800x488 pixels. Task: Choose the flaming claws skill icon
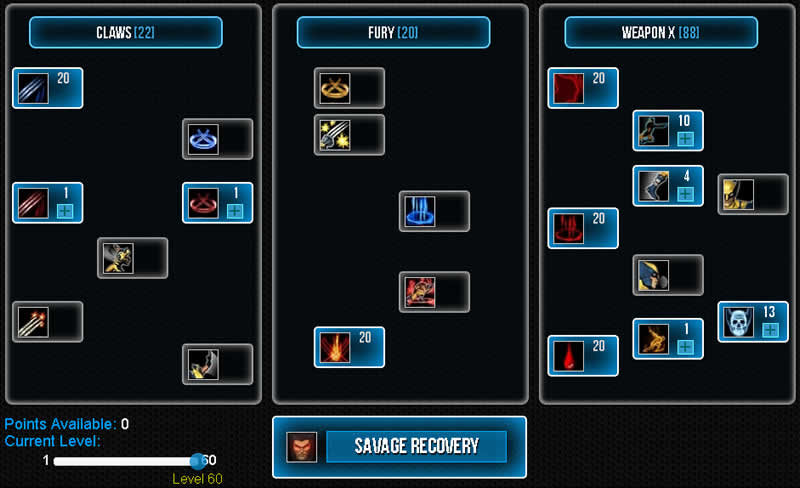pos(32,322)
